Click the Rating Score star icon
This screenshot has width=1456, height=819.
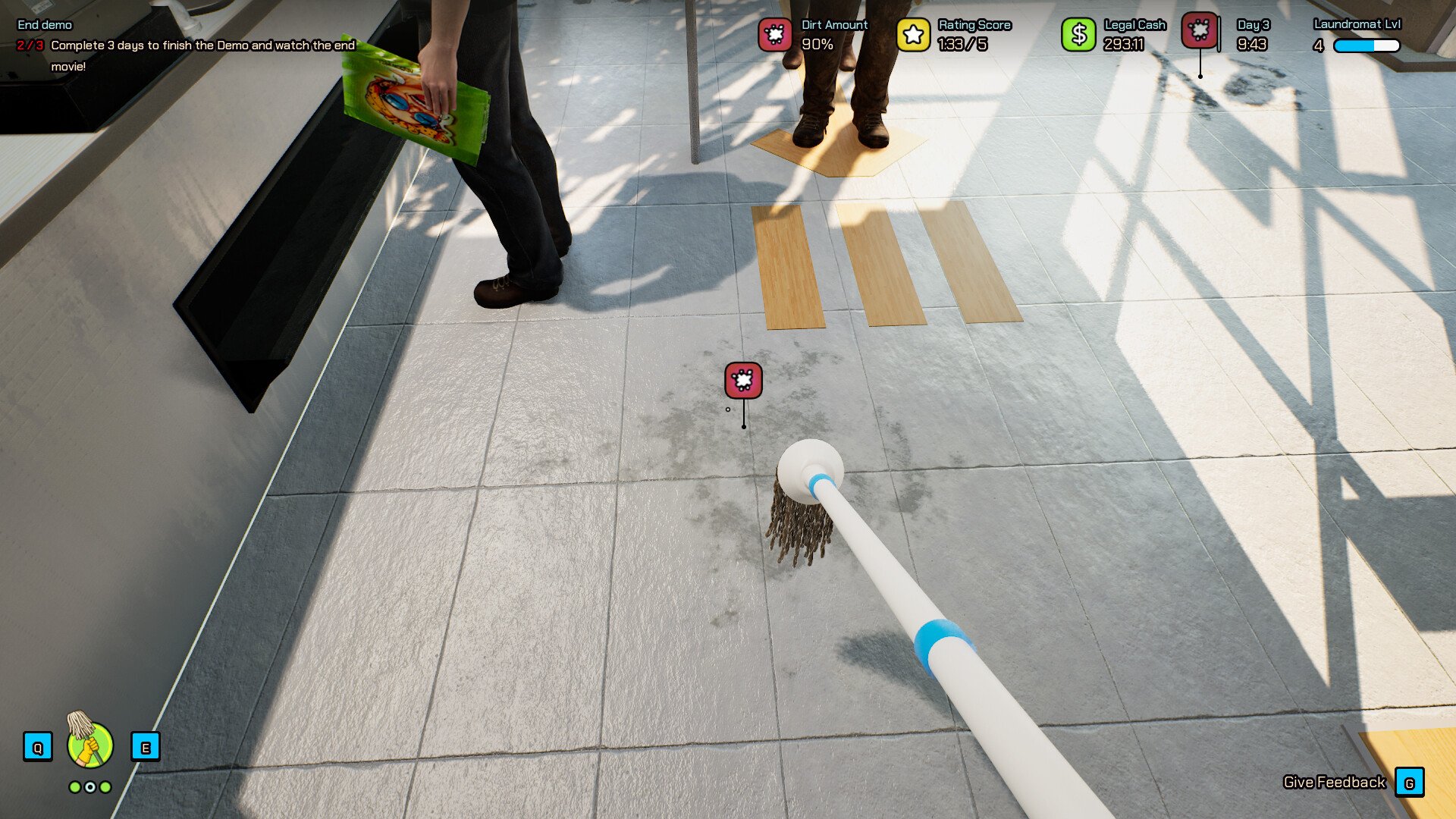[913, 35]
